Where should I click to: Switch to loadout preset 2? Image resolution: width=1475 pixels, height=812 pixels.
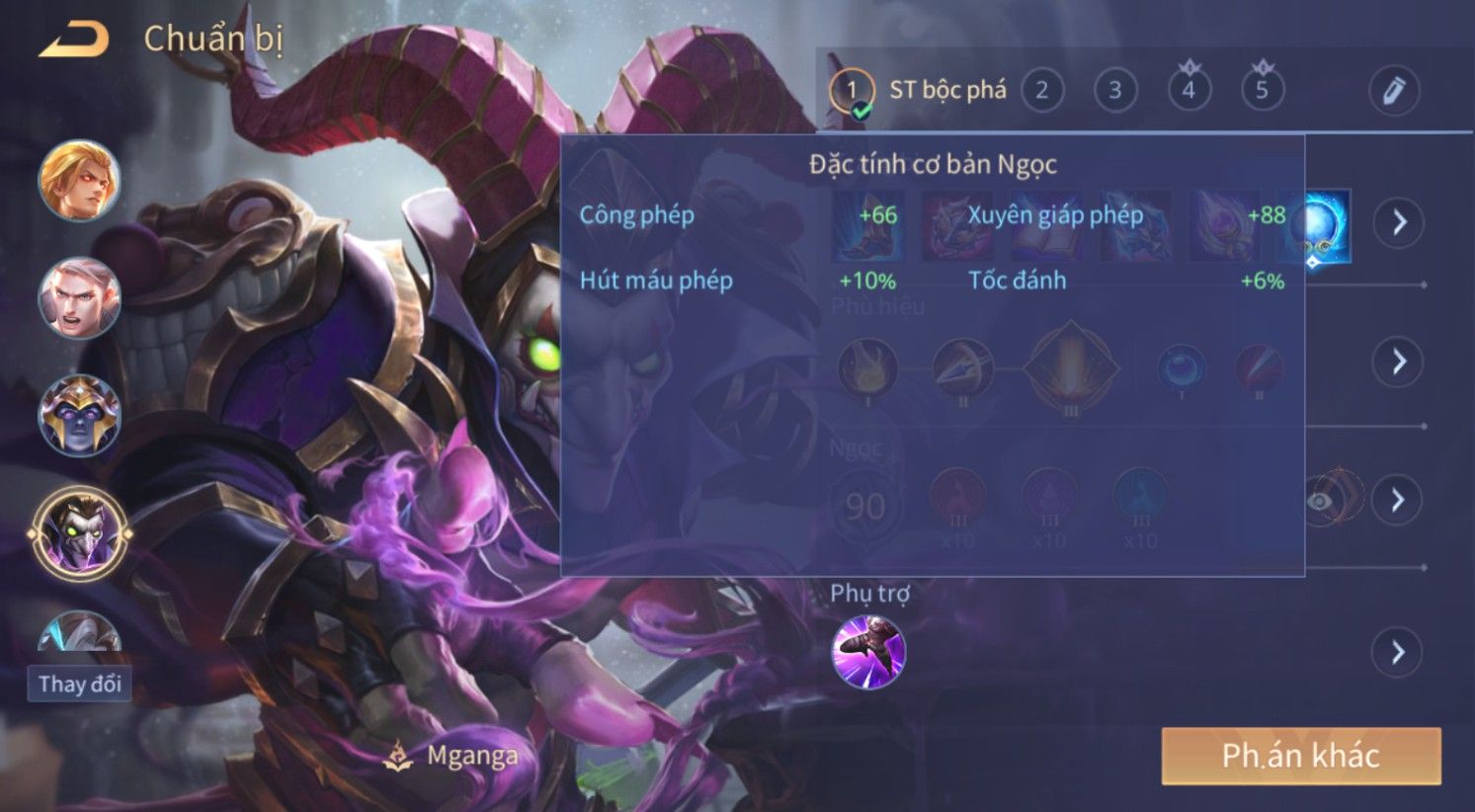click(1041, 91)
